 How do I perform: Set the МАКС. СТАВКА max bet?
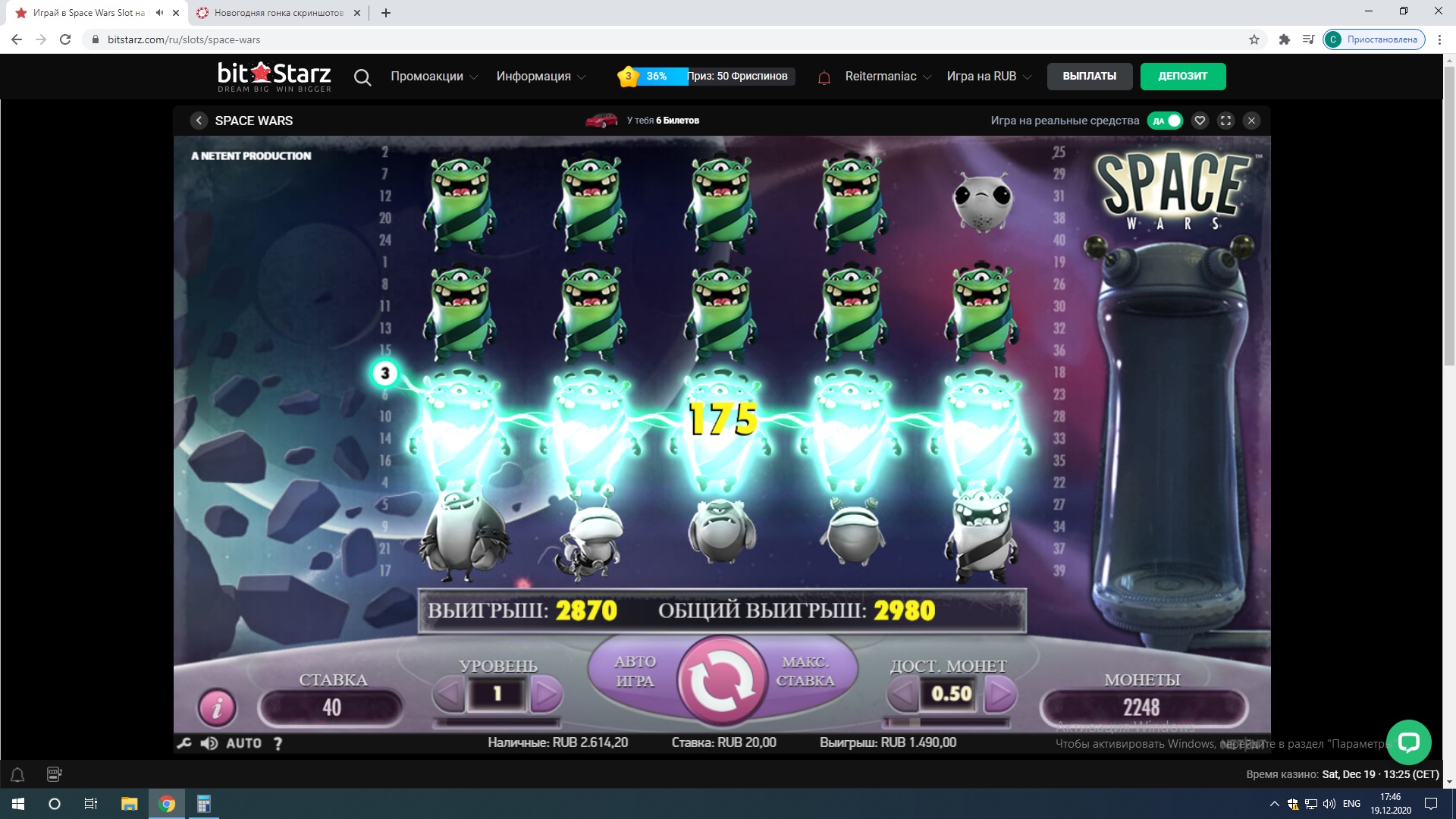[805, 672]
